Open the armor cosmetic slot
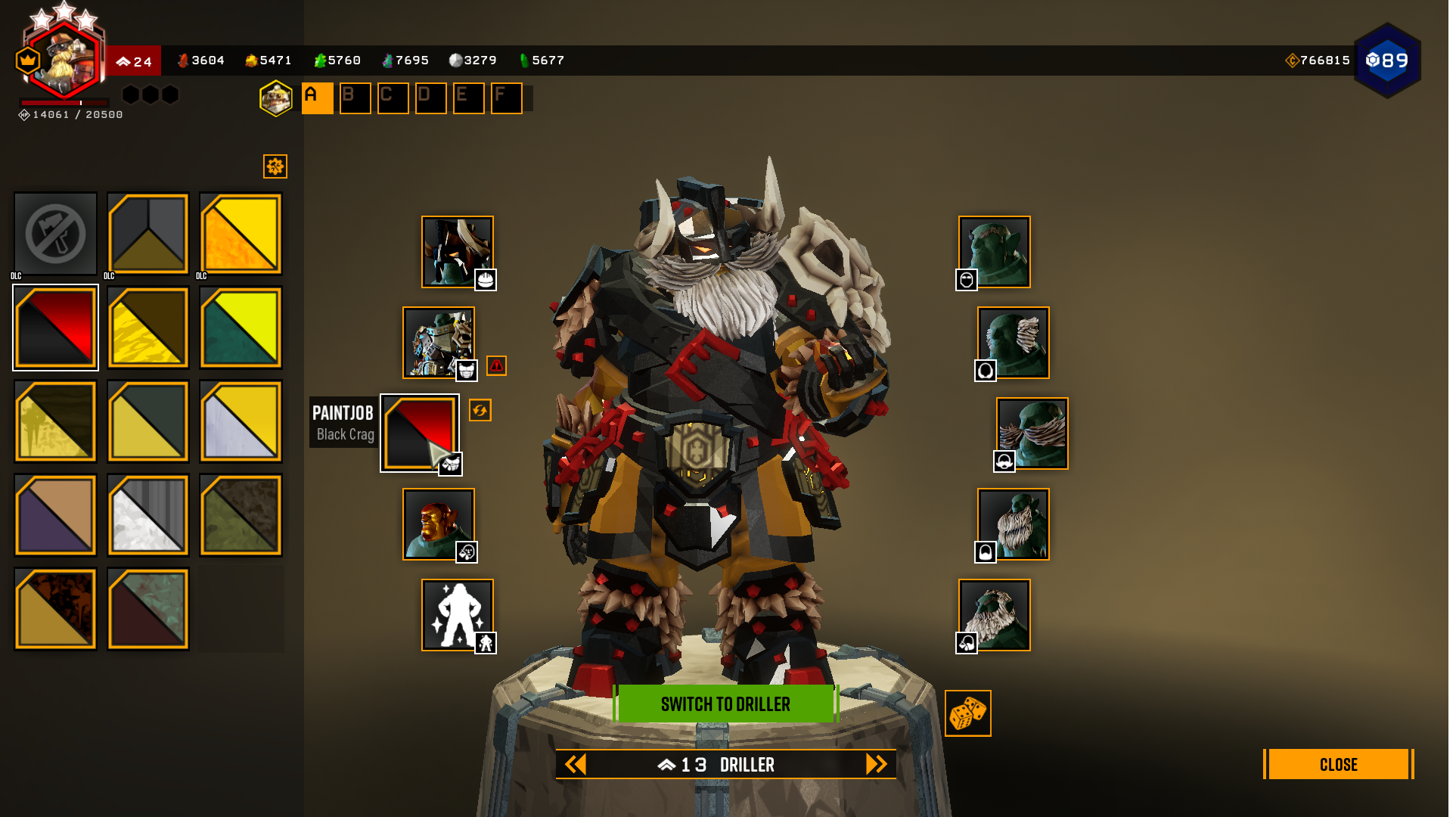Screen dimensions: 1456x817 (439, 343)
